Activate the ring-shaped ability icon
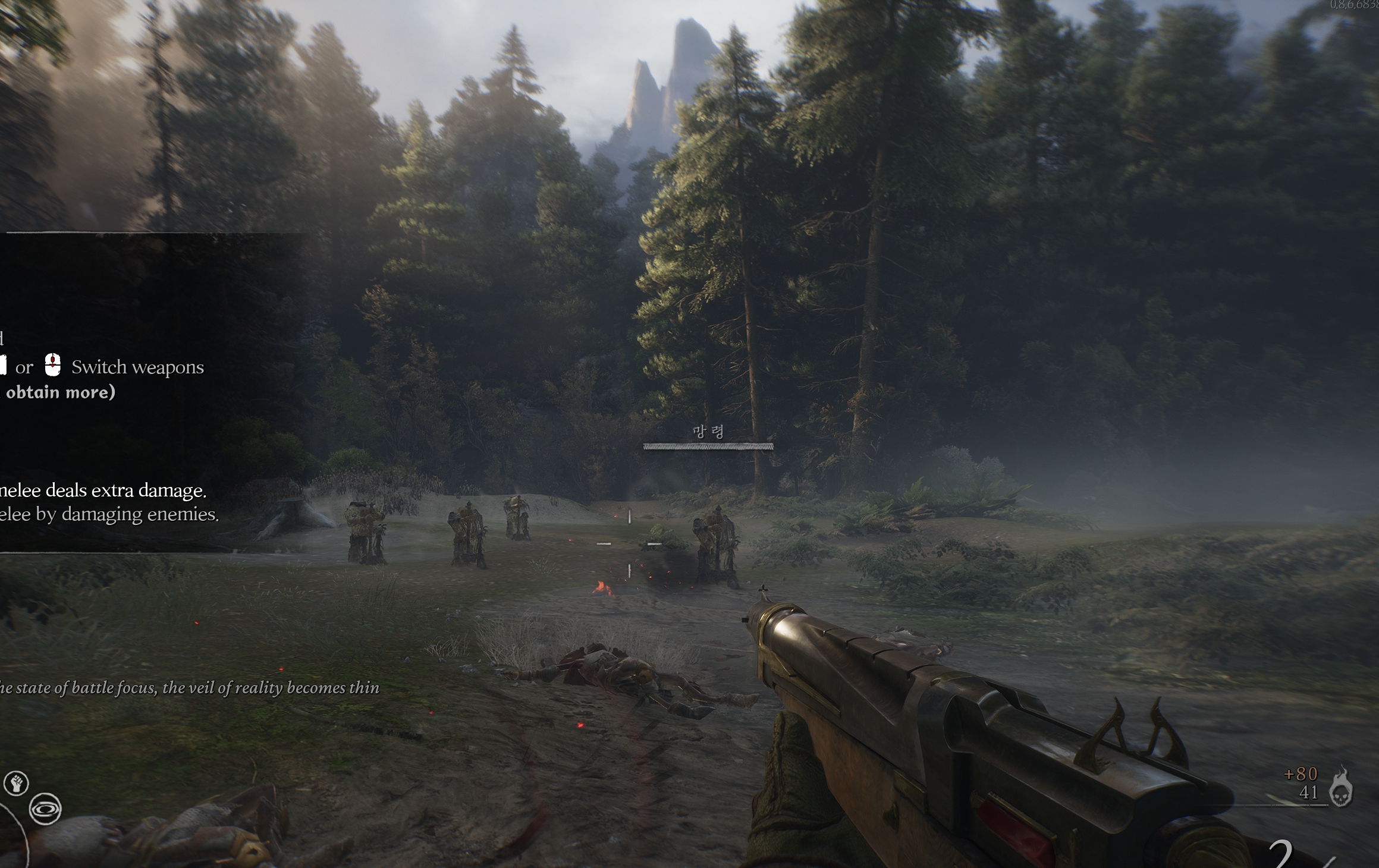The width and height of the screenshot is (1379, 868). pyautogui.click(x=45, y=809)
